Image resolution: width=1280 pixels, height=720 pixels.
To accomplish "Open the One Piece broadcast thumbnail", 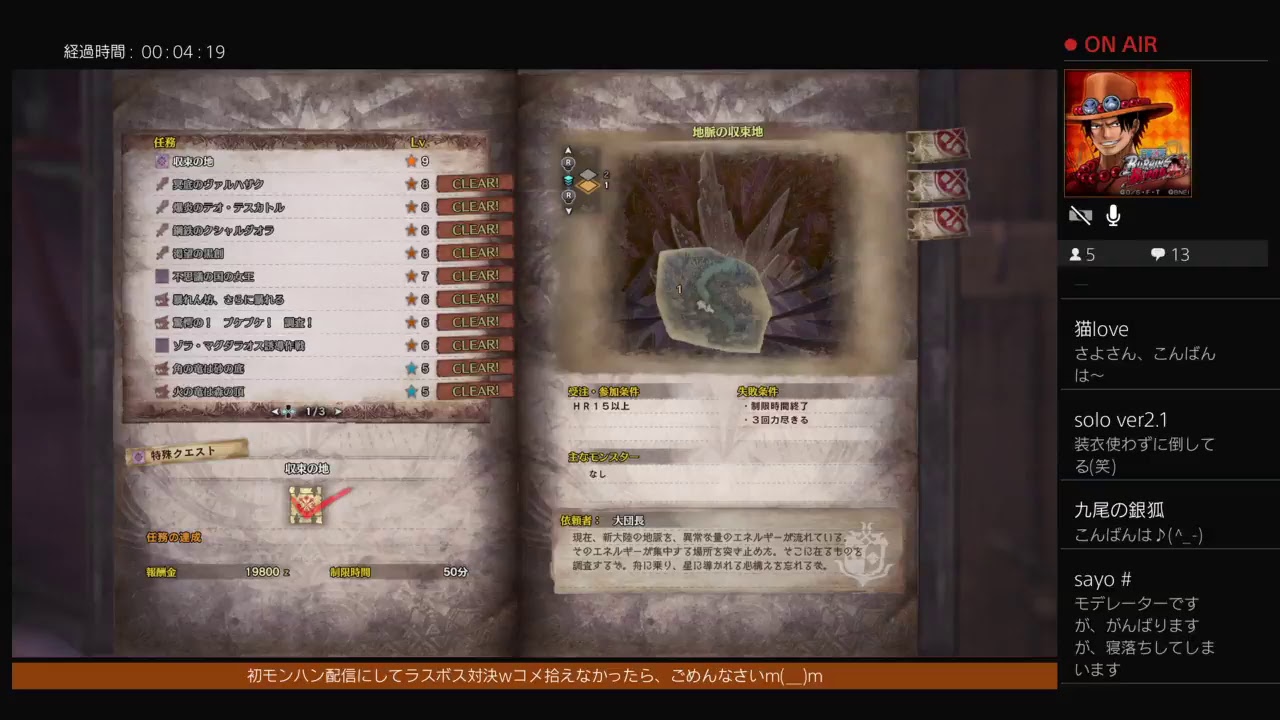I will pos(1129,135).
